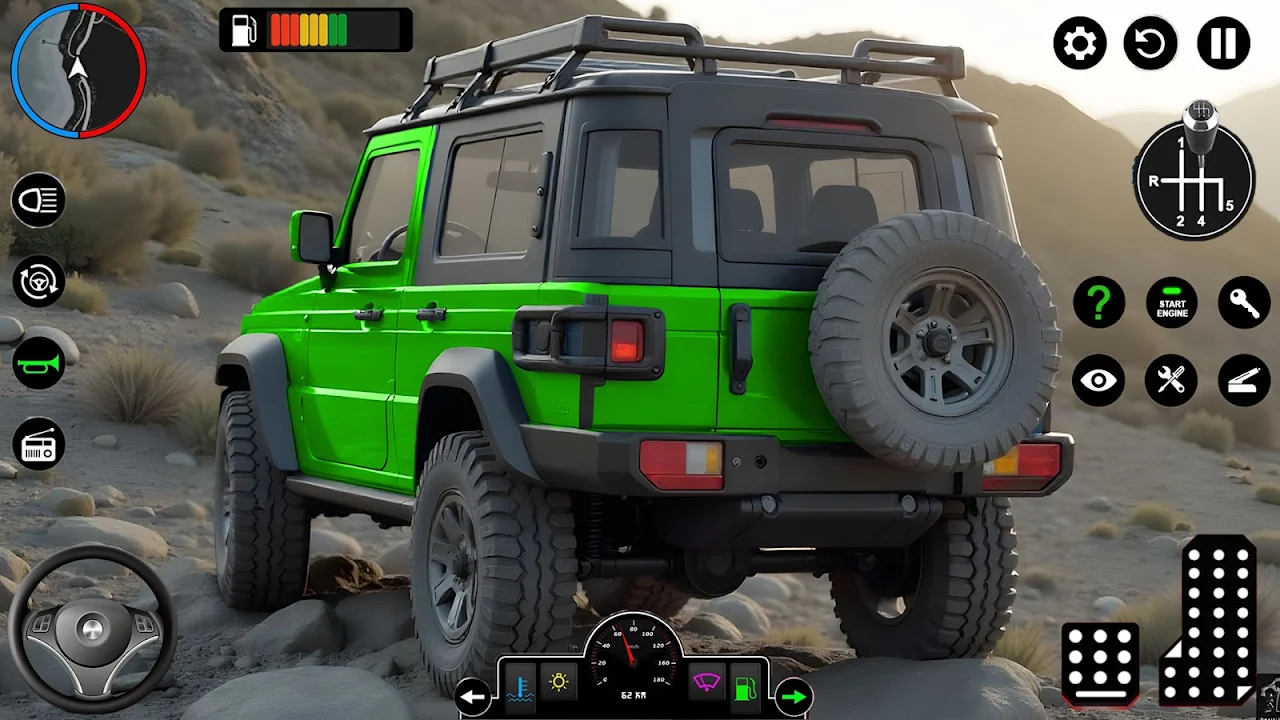Click the white key icon
This screenshot has height=720, width=1280.
coord(1244,302)
